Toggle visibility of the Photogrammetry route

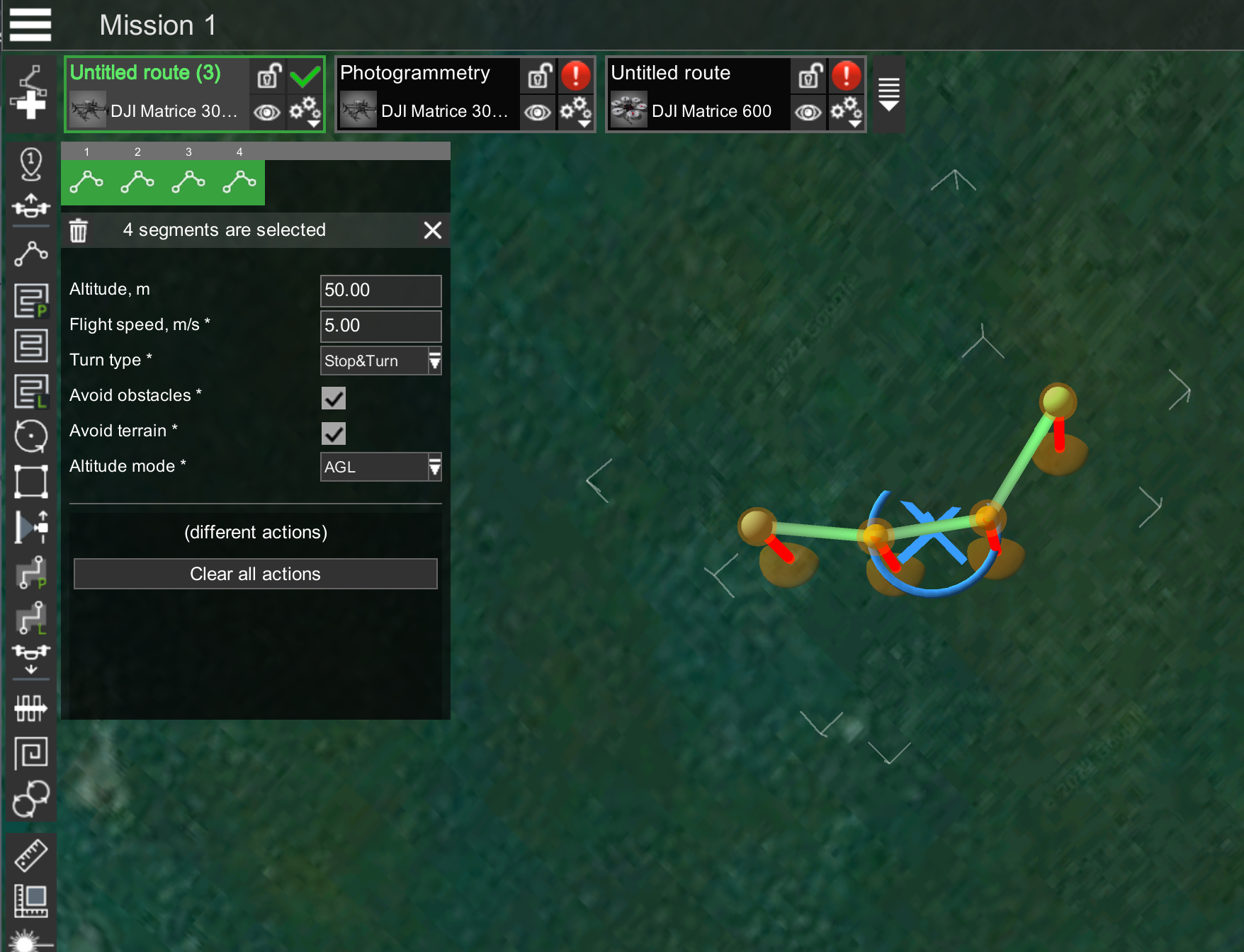coord(538,112)
